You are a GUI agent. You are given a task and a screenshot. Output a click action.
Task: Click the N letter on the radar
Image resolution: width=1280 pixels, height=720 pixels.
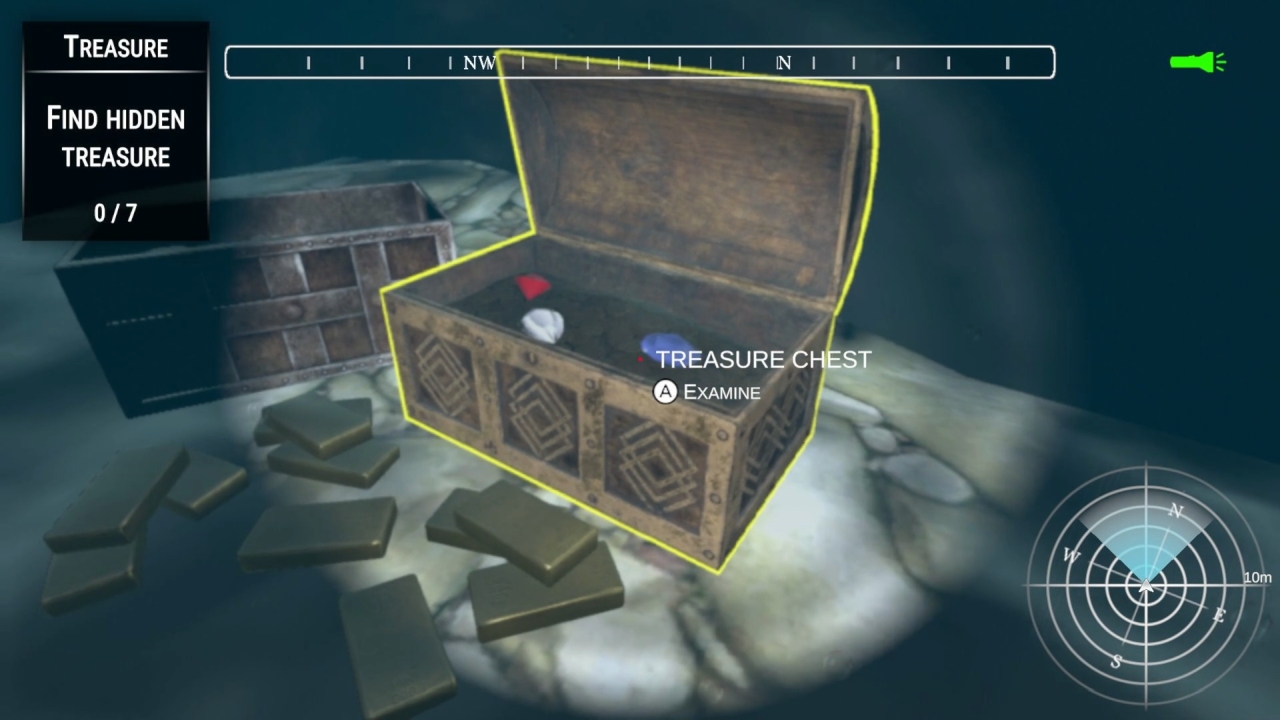[1177, 512]
